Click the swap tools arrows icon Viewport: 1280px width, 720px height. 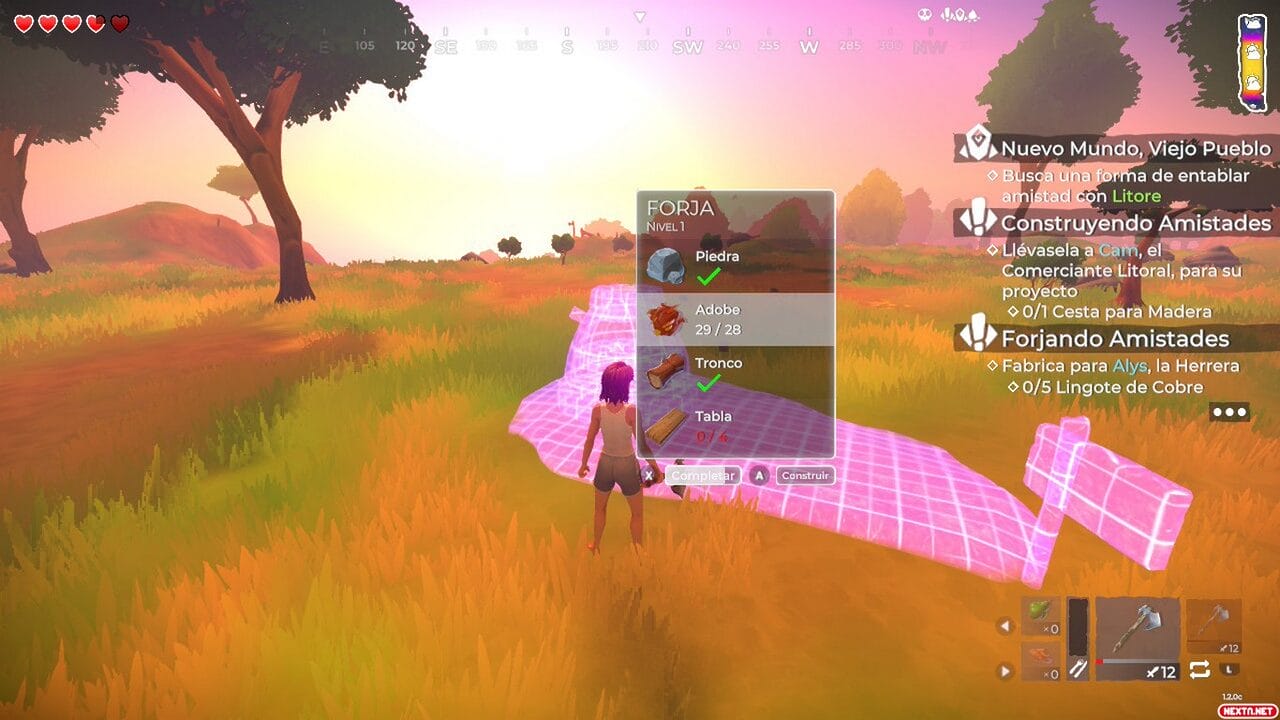[x=1199, y=670]
